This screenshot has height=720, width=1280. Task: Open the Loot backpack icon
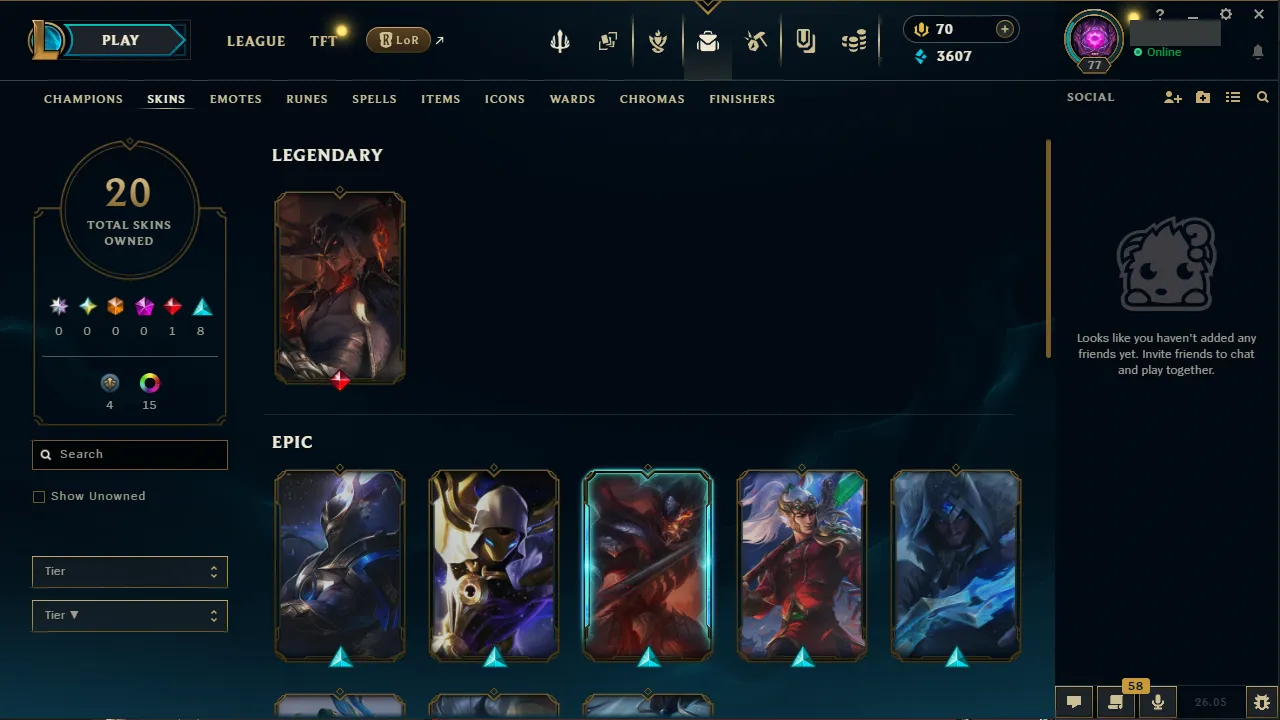(x=708, y=42)
